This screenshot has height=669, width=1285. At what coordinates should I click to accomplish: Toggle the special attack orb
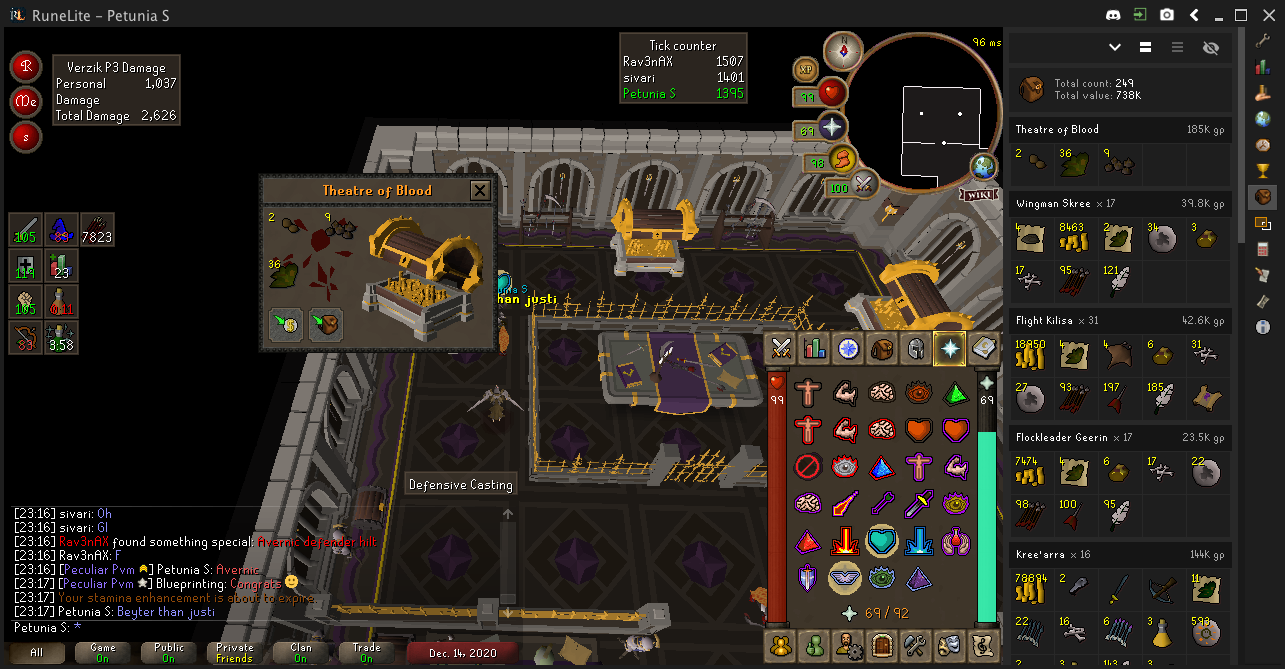point(863,184)
